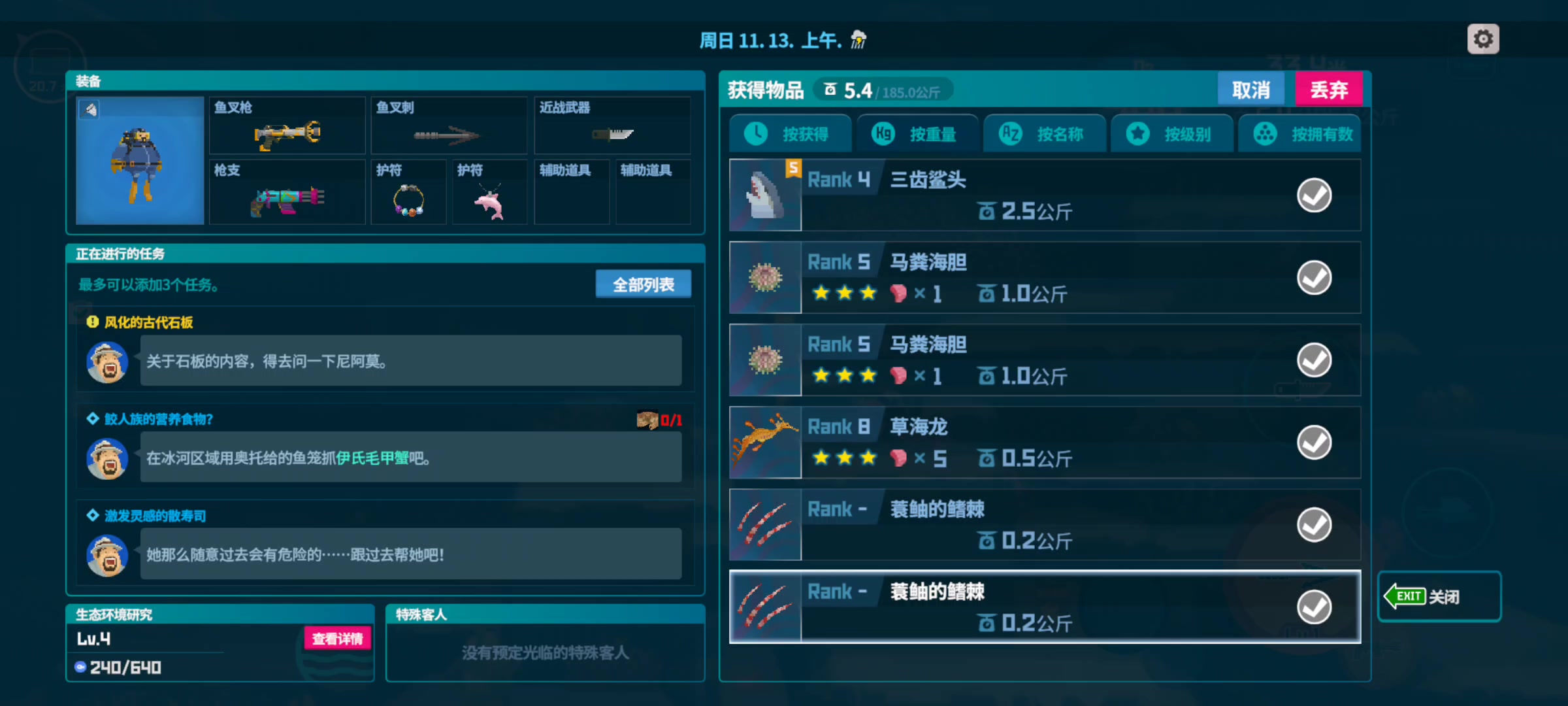Click the weight capacity indicator
This screenshot has height=706, width=1568.
point(882,90)
